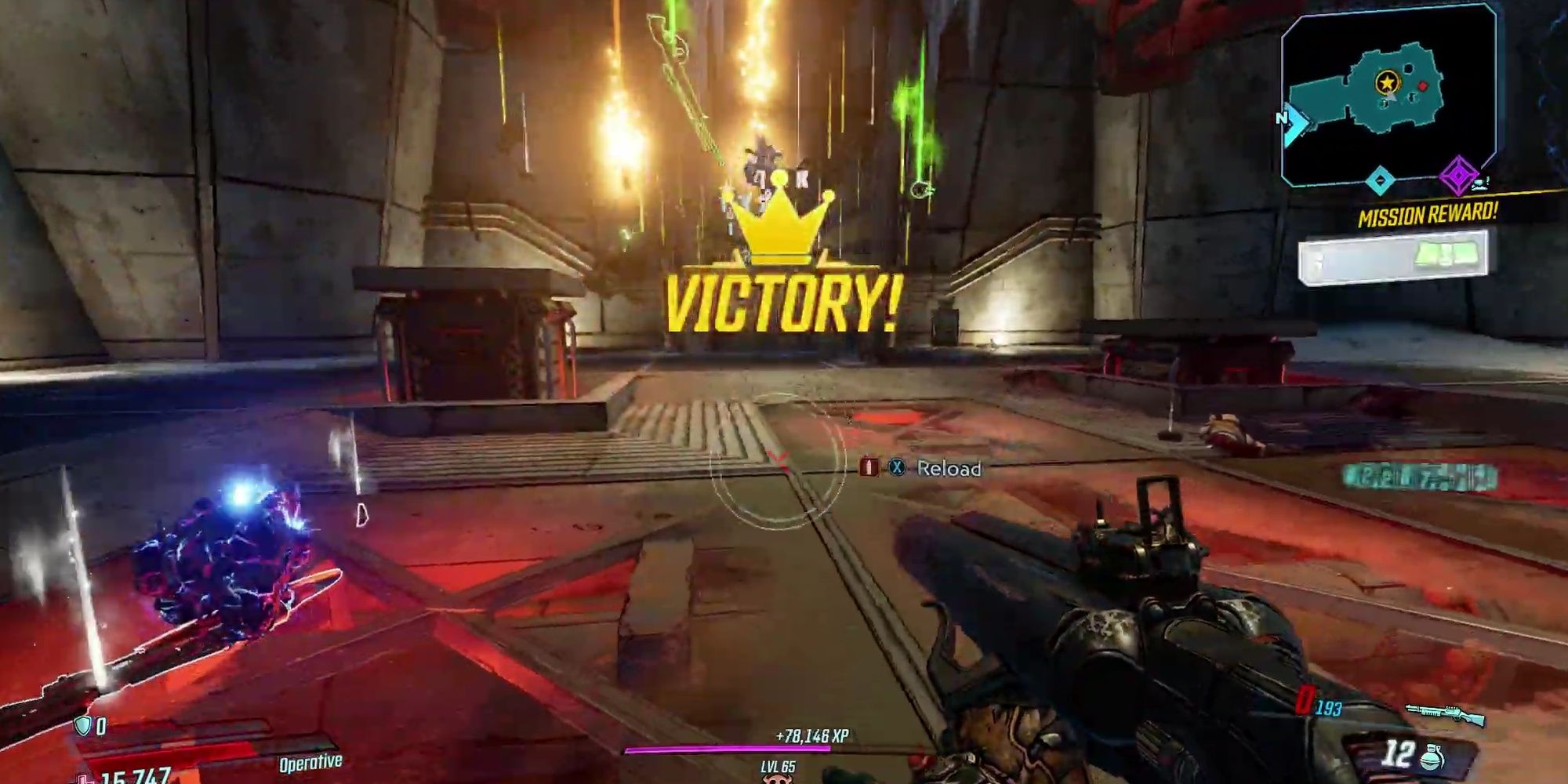This screenshot has width=1568, height=784.
Task: Select the equipped shotgun weapon icon
Action: click(1446, 712)
